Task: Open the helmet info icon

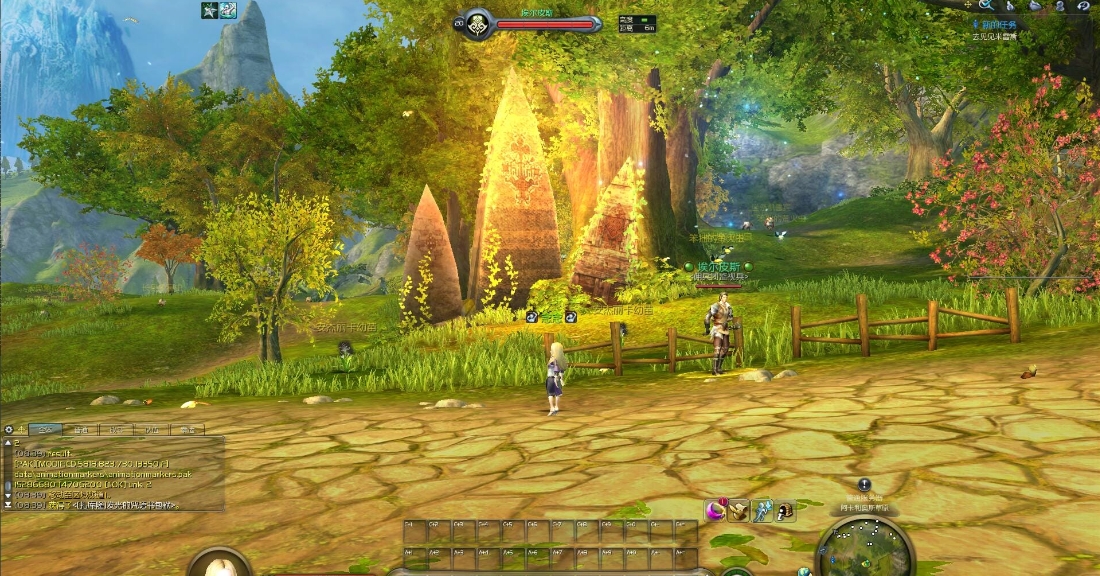Action: [x=786, y=510]
